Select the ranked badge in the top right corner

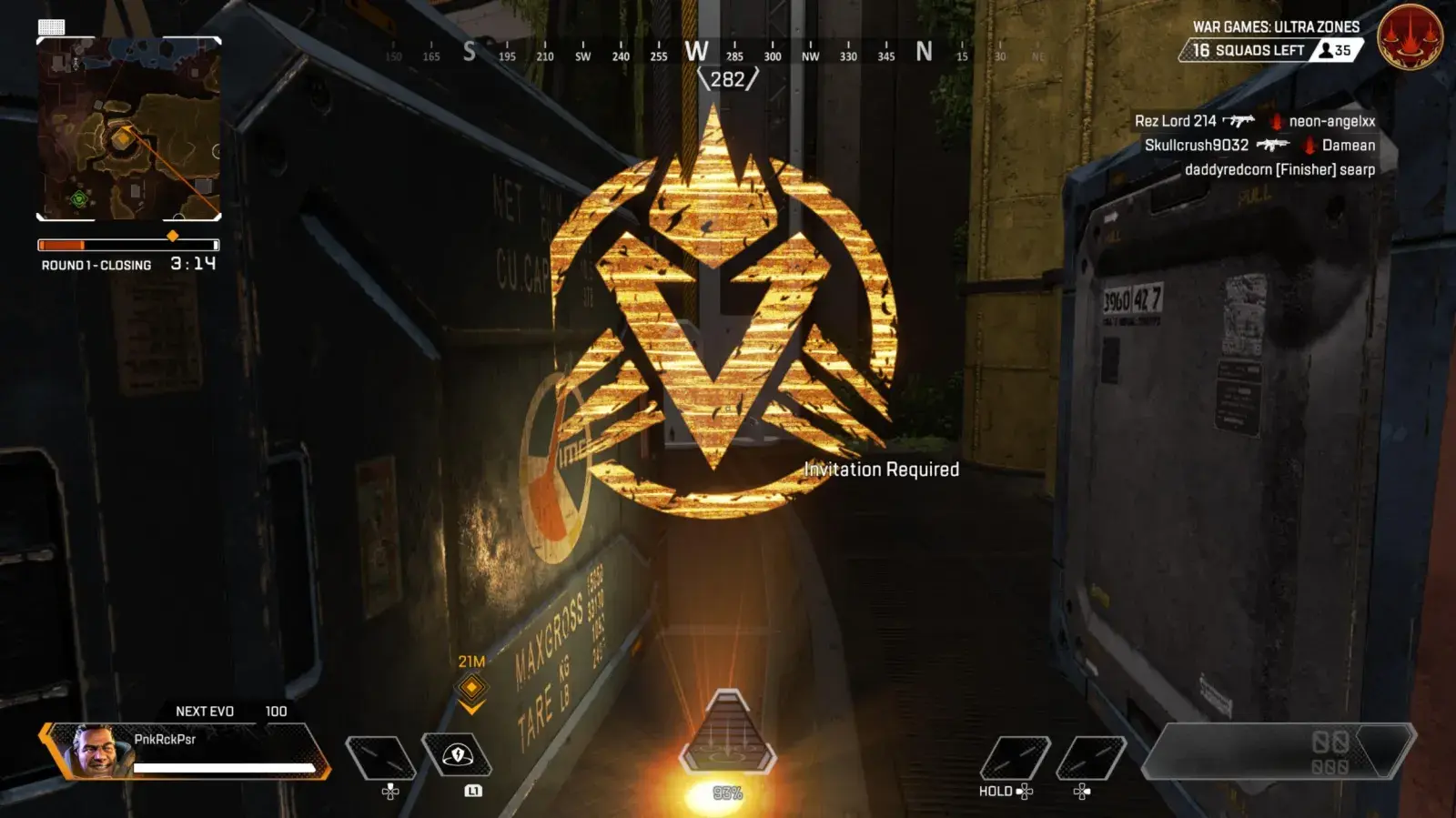point(1412,38)
